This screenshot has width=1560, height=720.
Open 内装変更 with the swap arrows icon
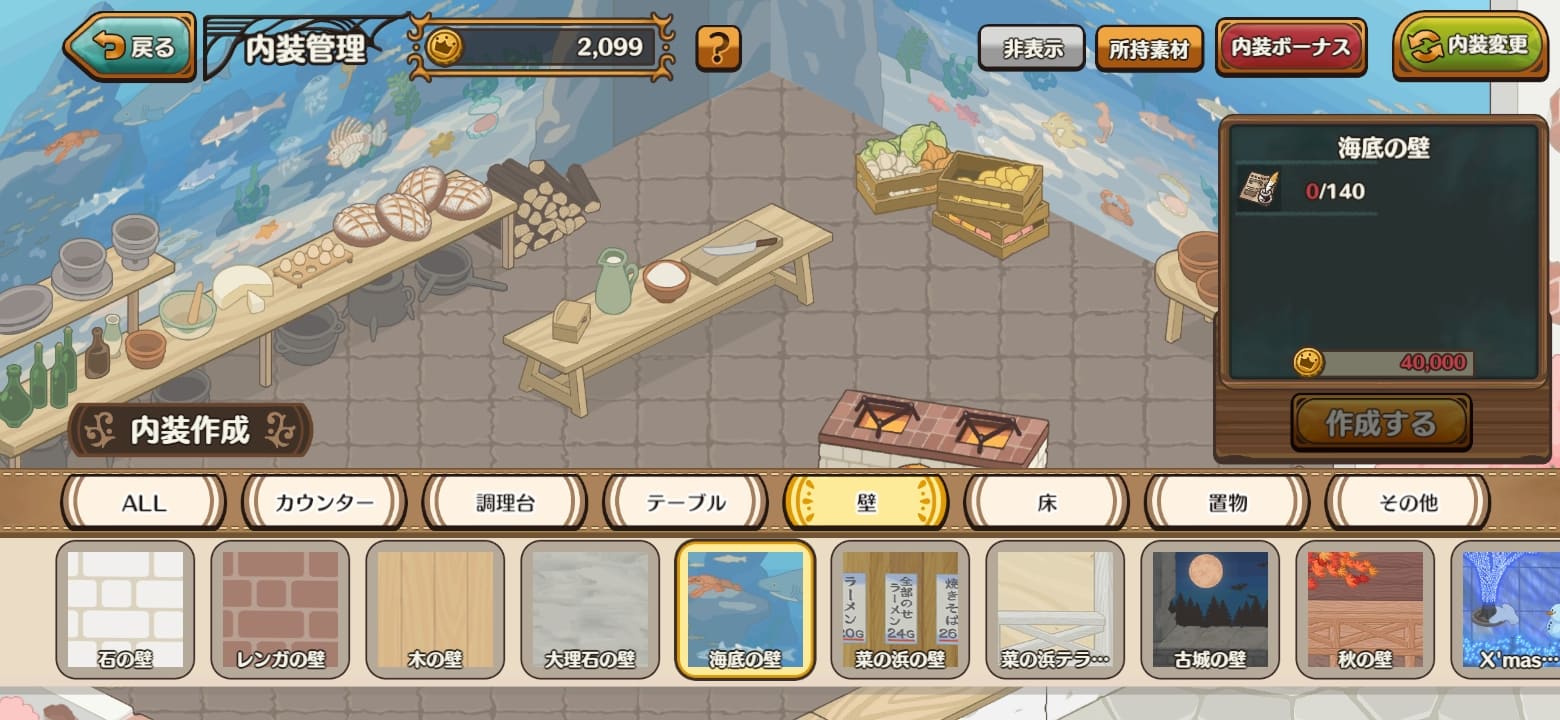(1469, 44)
